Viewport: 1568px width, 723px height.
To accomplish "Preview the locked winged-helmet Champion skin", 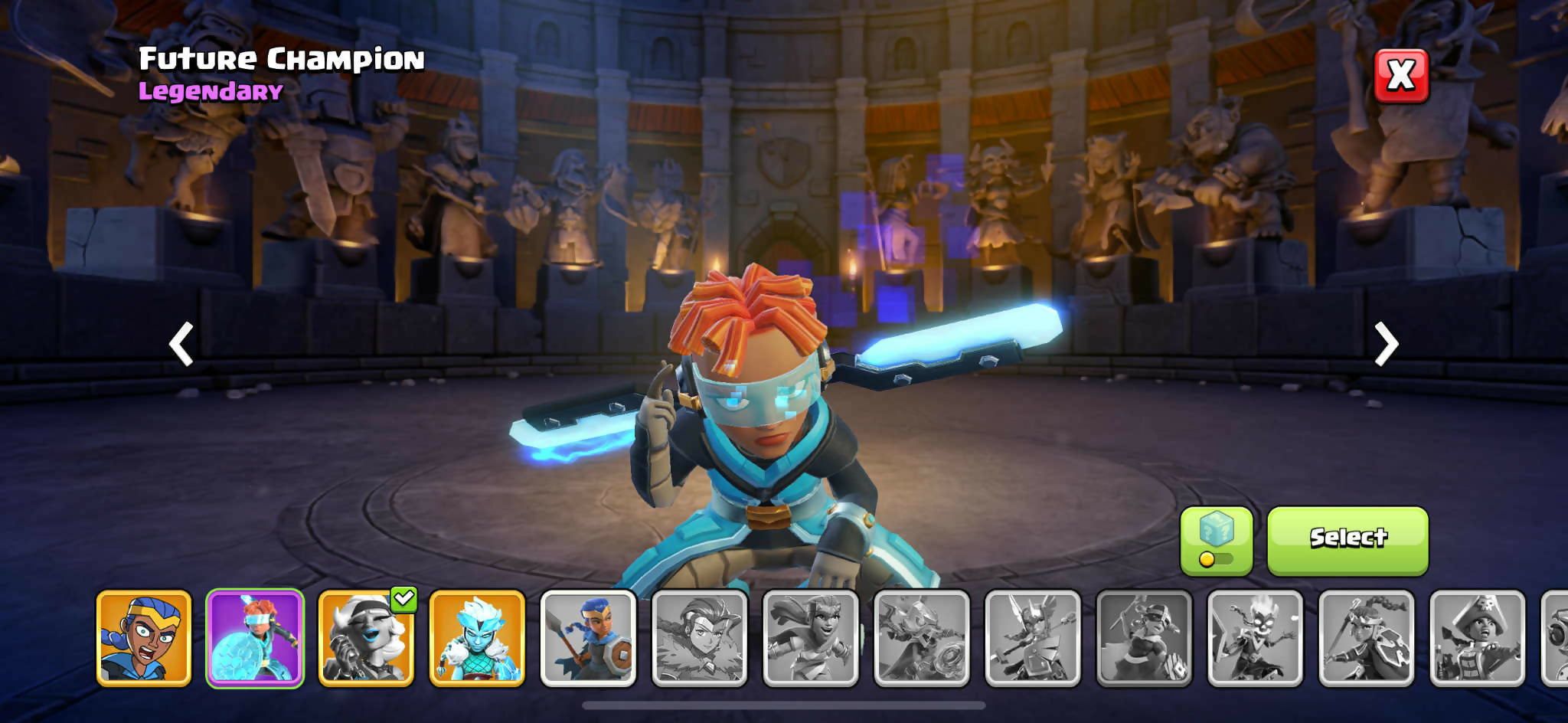I will (1033, 638).
